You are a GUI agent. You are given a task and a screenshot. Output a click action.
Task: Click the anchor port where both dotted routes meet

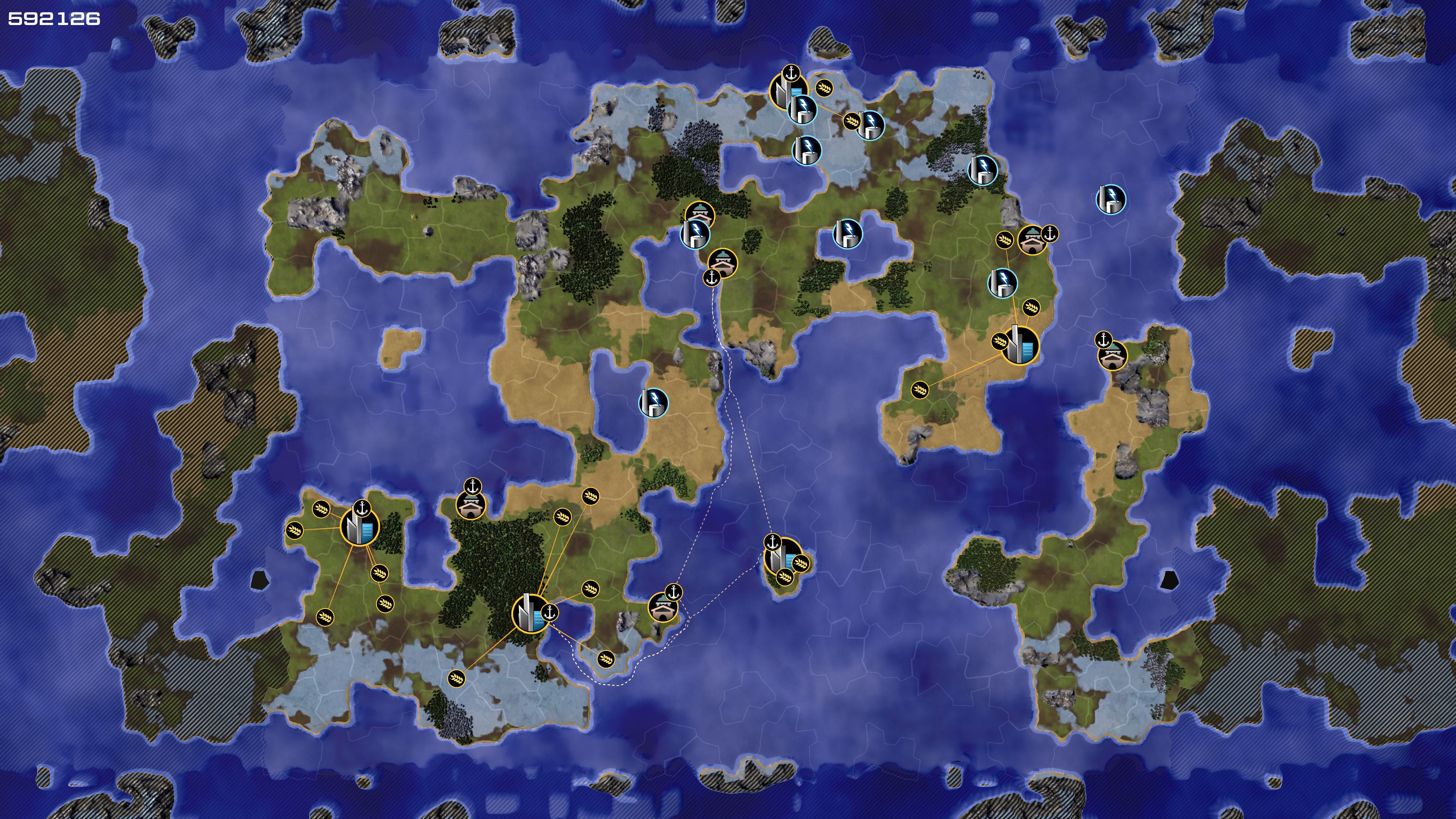click(712, 278)
